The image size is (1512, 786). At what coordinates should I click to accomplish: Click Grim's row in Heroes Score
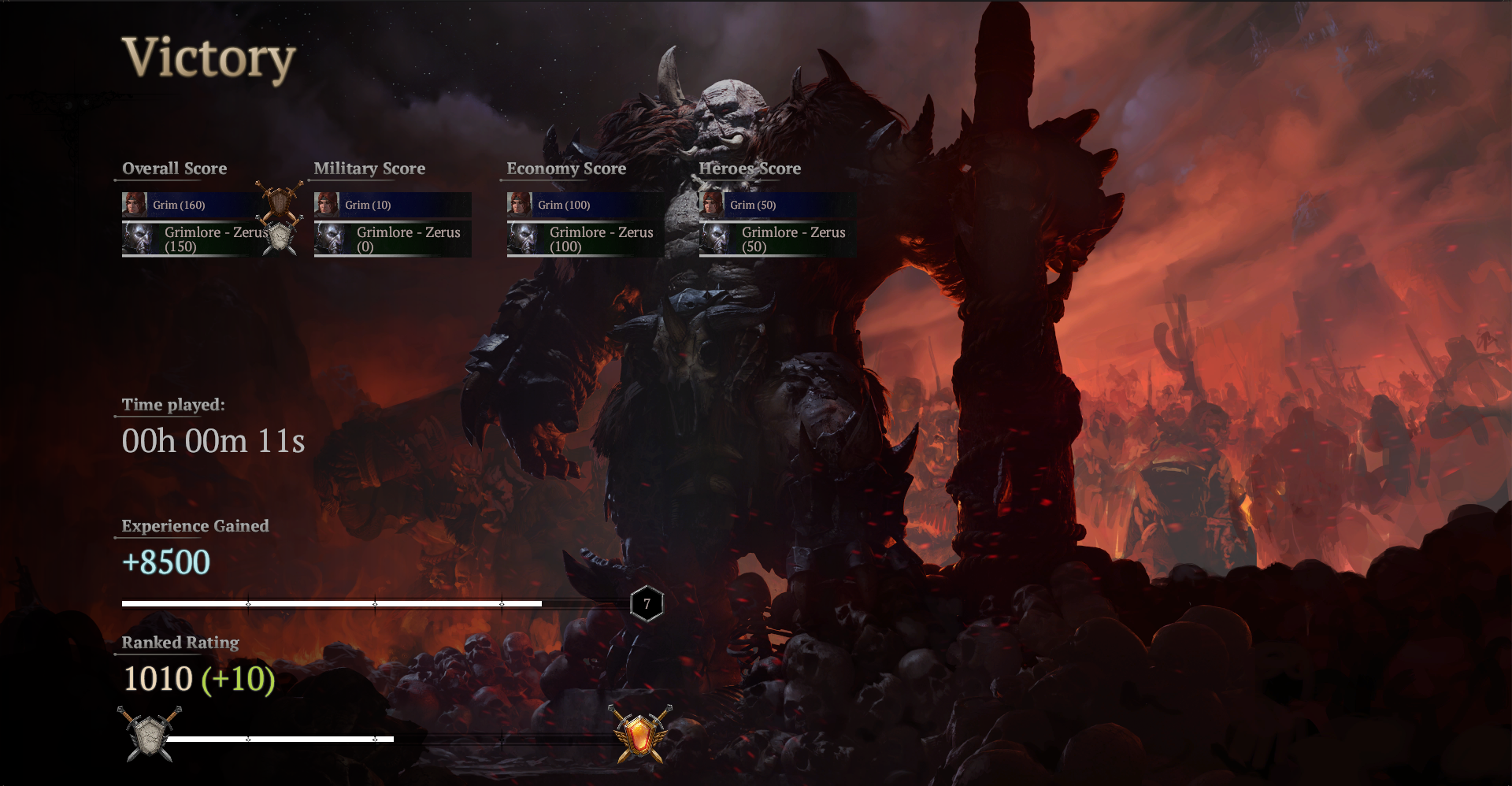pos(777,205)
